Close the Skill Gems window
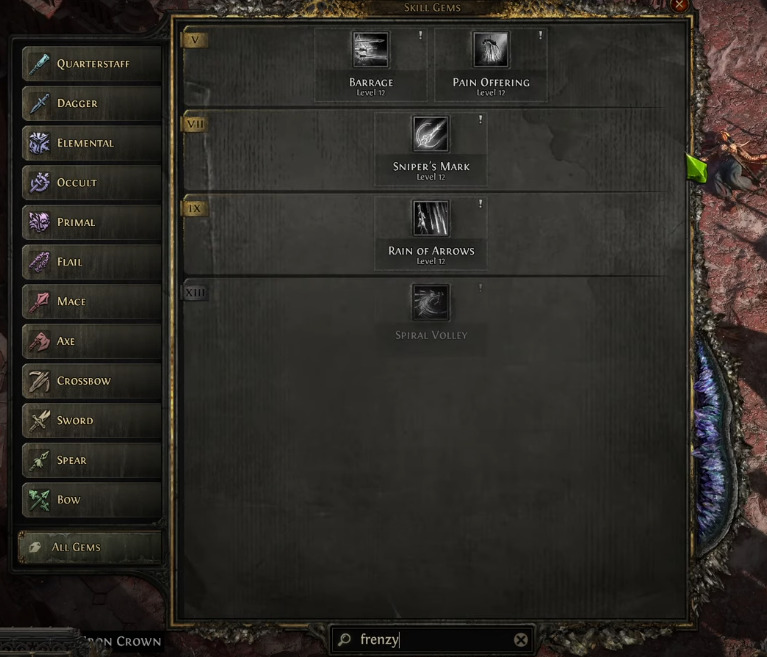Viewport: 767px width, 657px height. click(680, 5)
